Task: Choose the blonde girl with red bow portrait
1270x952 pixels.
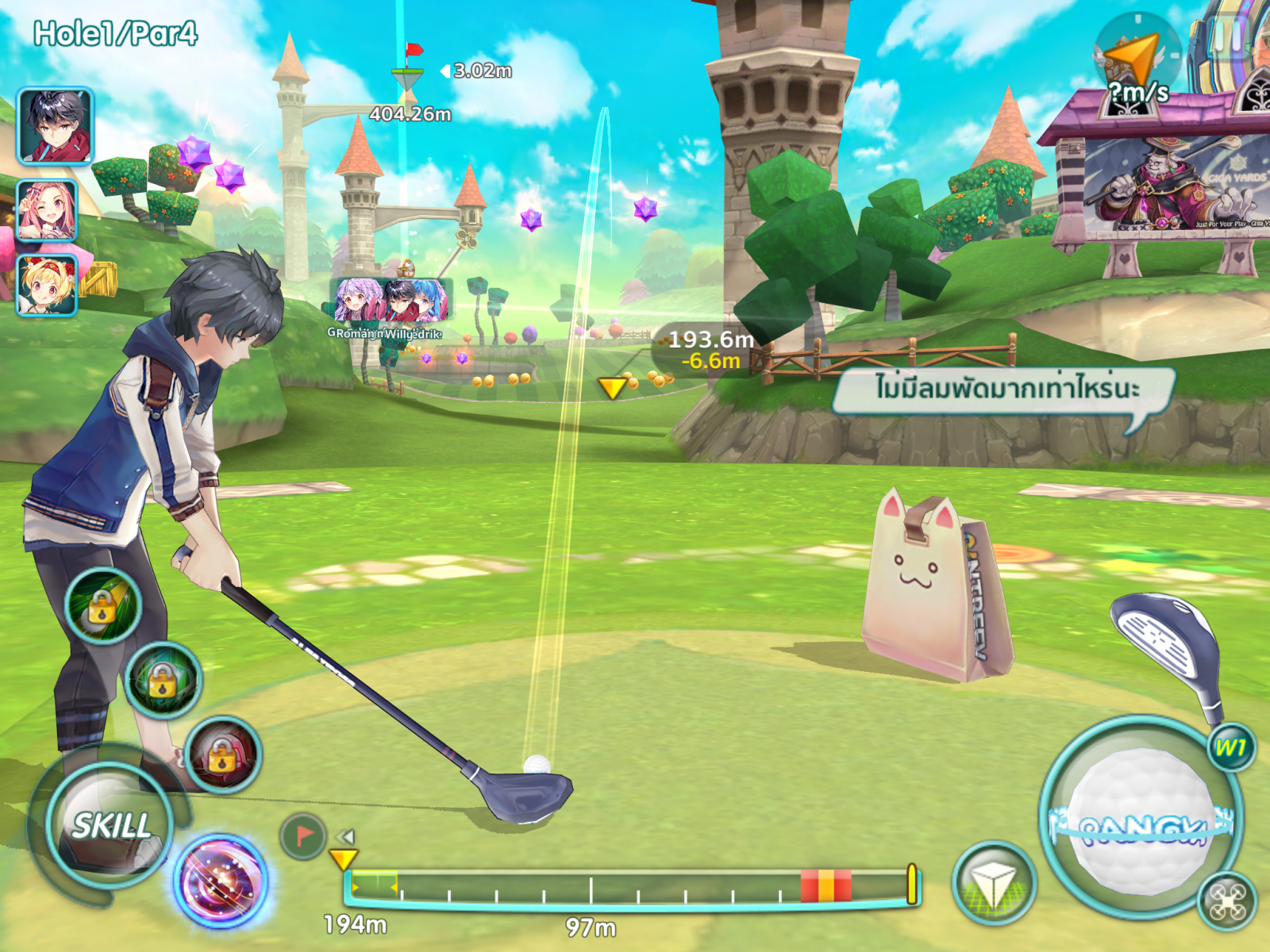Action: tap(47, 286)
